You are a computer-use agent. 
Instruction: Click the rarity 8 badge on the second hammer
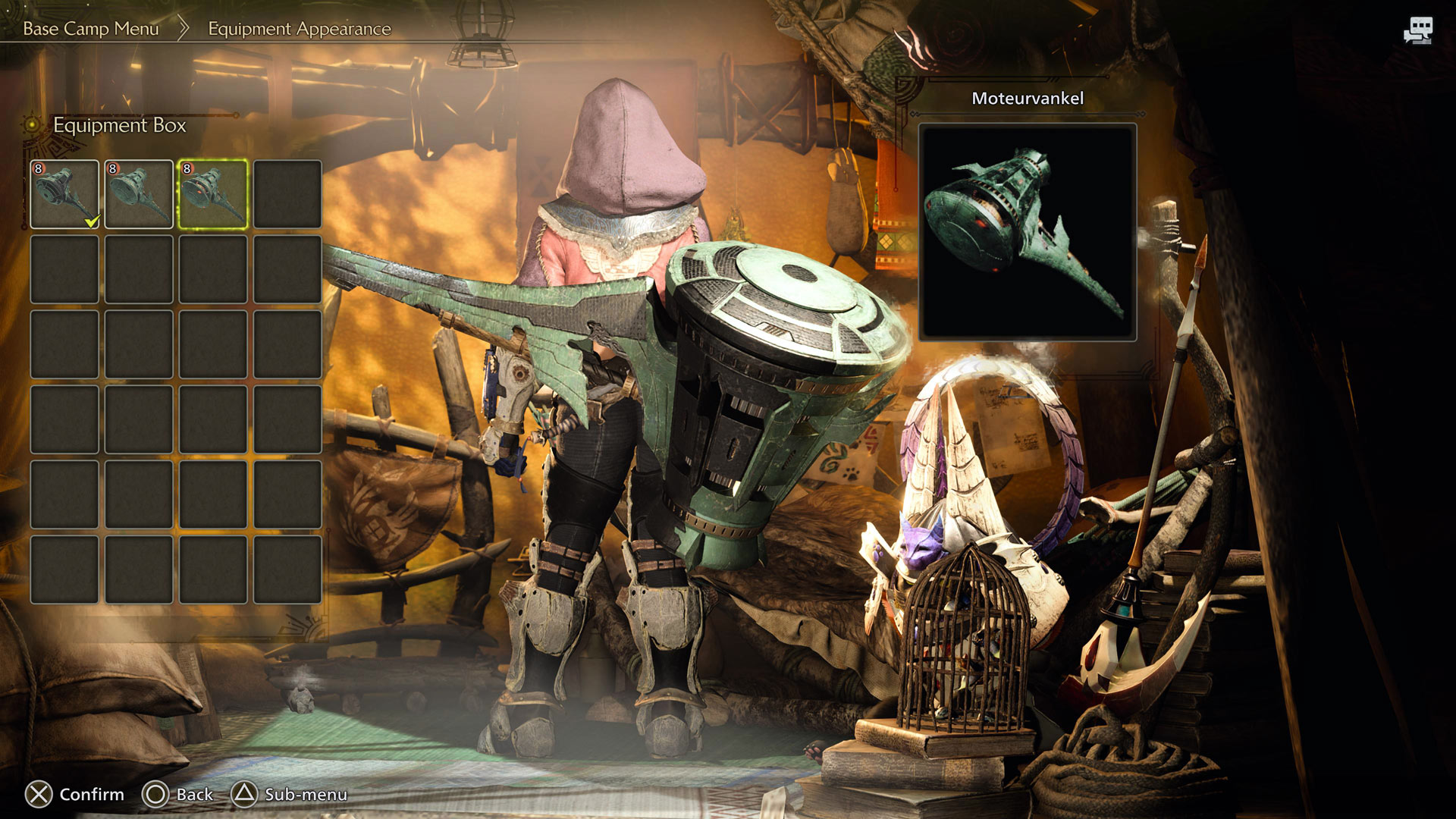(113, 168)
